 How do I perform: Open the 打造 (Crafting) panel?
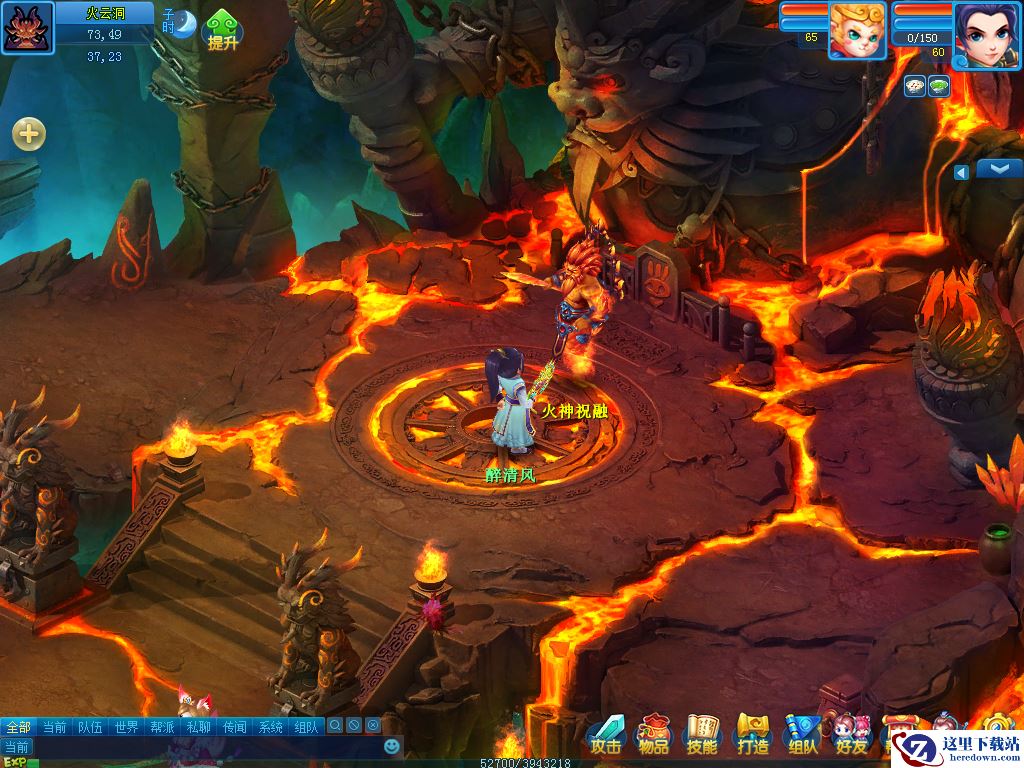(751, 734)
